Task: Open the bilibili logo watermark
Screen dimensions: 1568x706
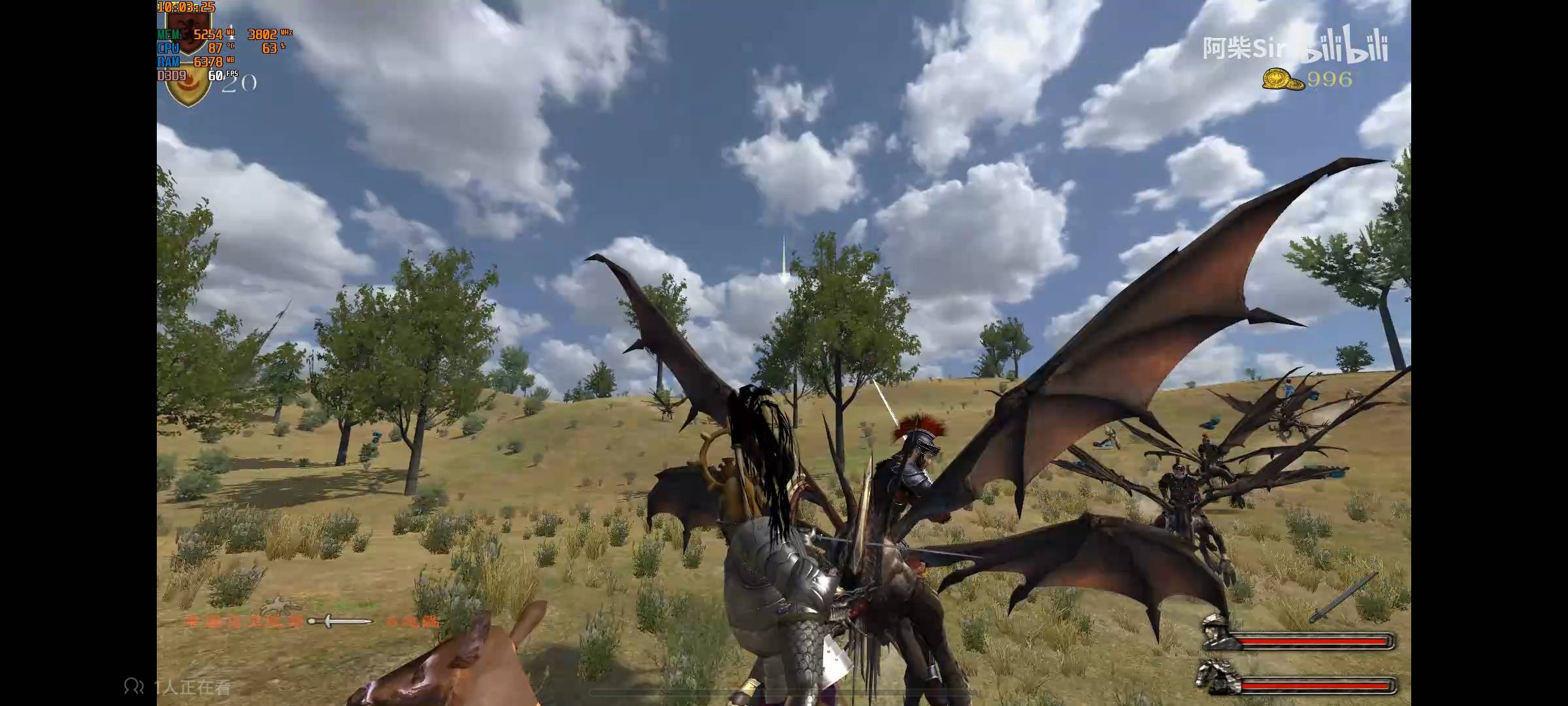Action: (x=1345, y=47)
